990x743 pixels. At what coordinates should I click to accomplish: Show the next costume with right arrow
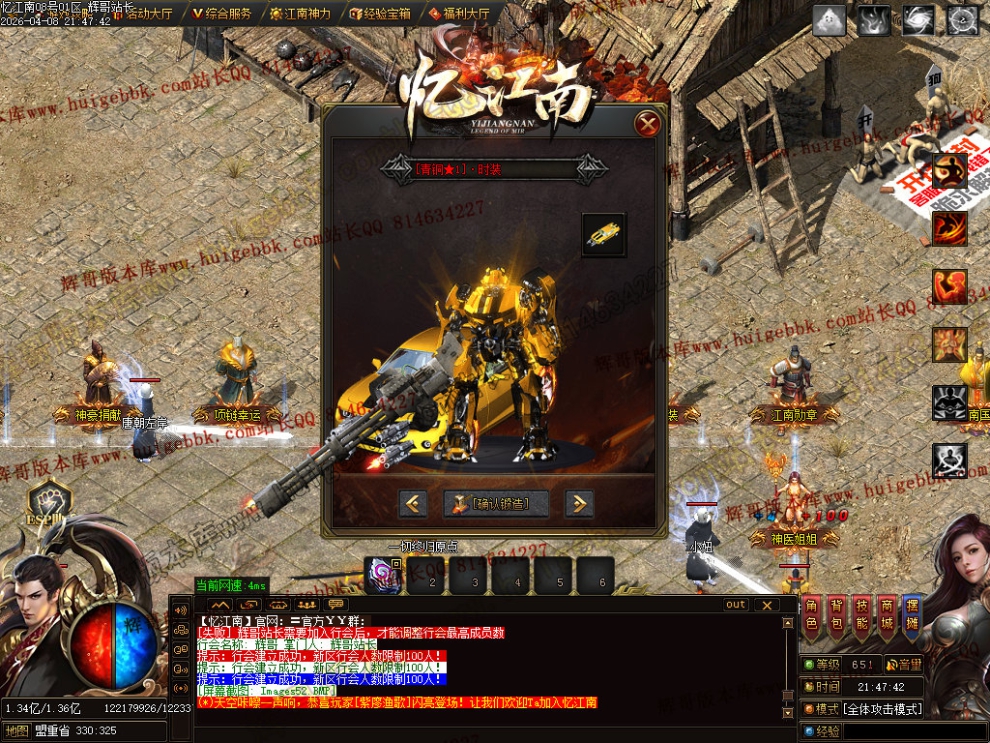click(579, 503)
